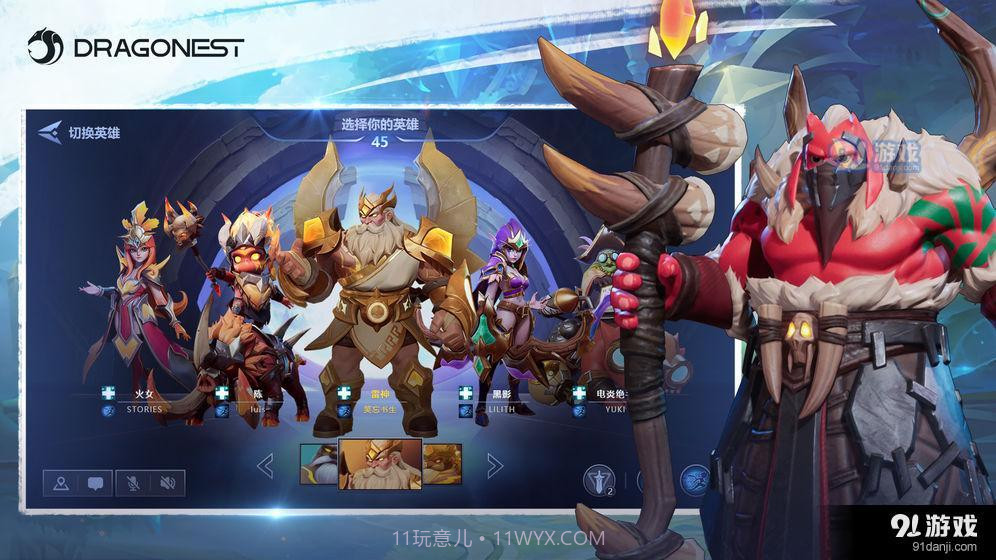Select the highlighted bearded hero thumbnail
The image size is (996, 560).
point(379,464)
